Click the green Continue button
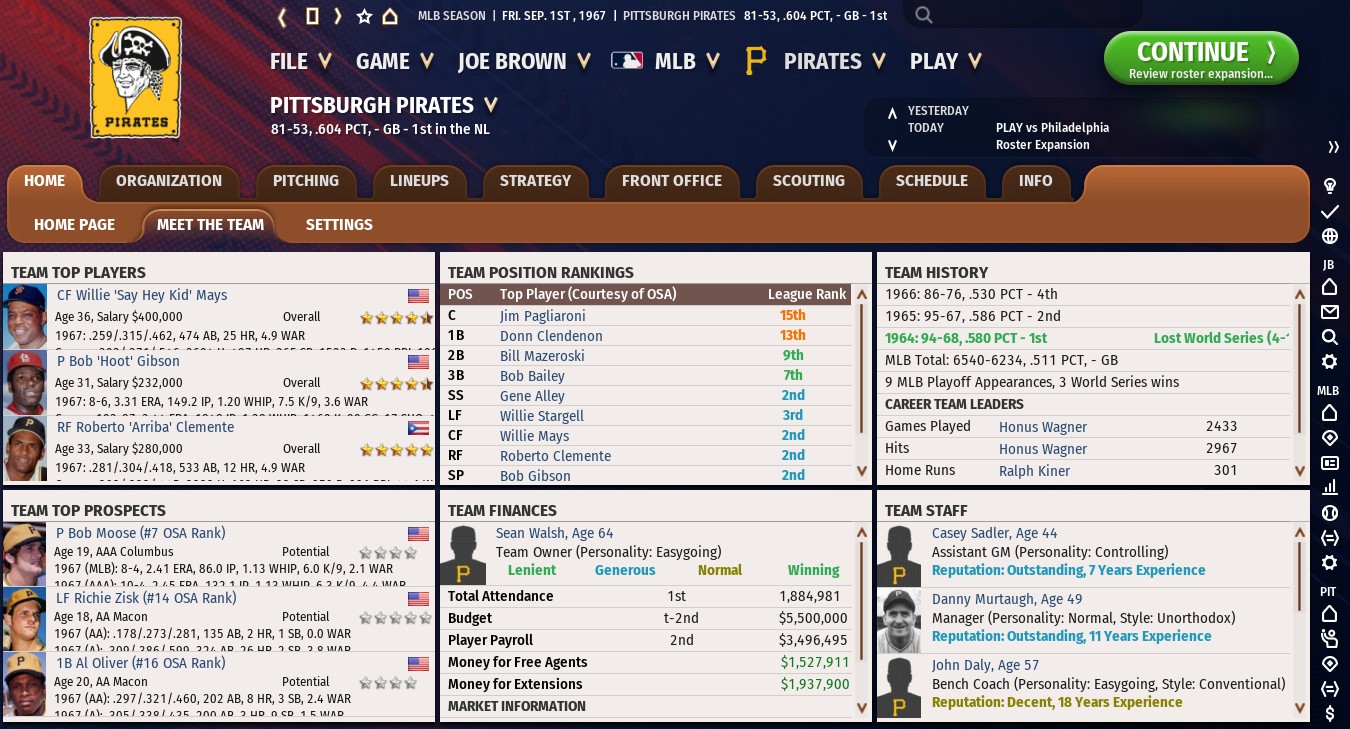This screenshot has height=729, width=1350. click(x=1200, y=59)
